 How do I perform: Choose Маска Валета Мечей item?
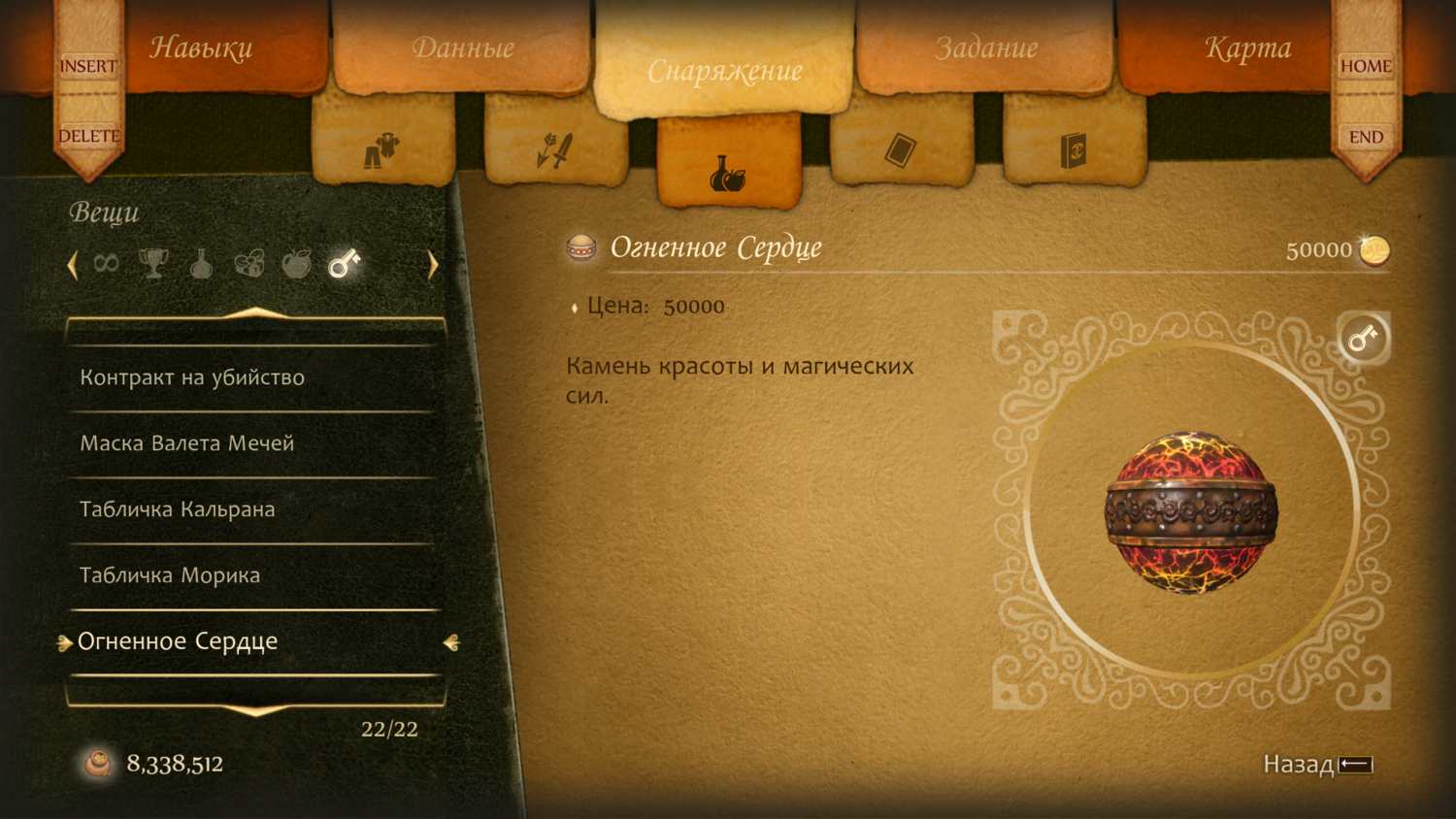(x=187, y=443)
